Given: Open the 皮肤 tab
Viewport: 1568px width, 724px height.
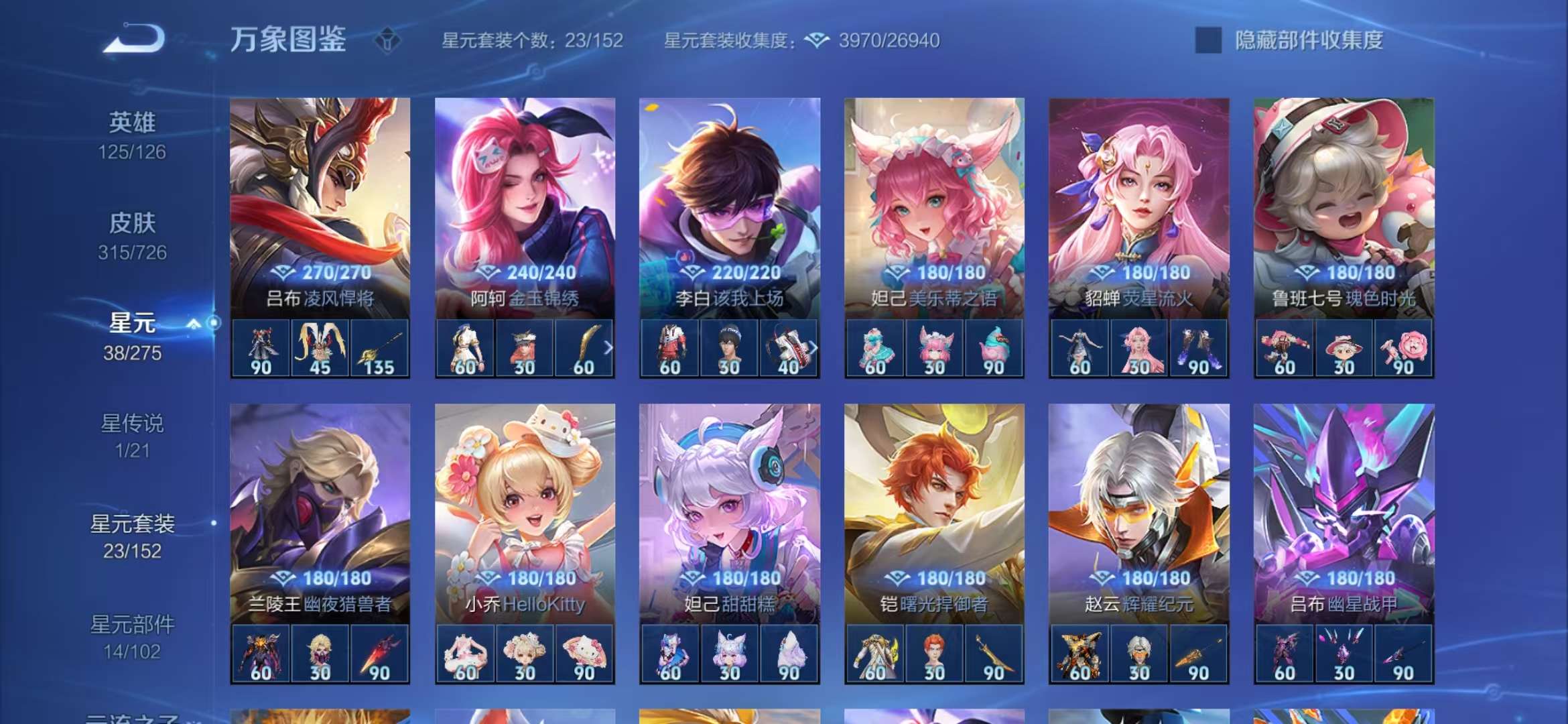Looking at the screenshot, I should coord(132,224).
